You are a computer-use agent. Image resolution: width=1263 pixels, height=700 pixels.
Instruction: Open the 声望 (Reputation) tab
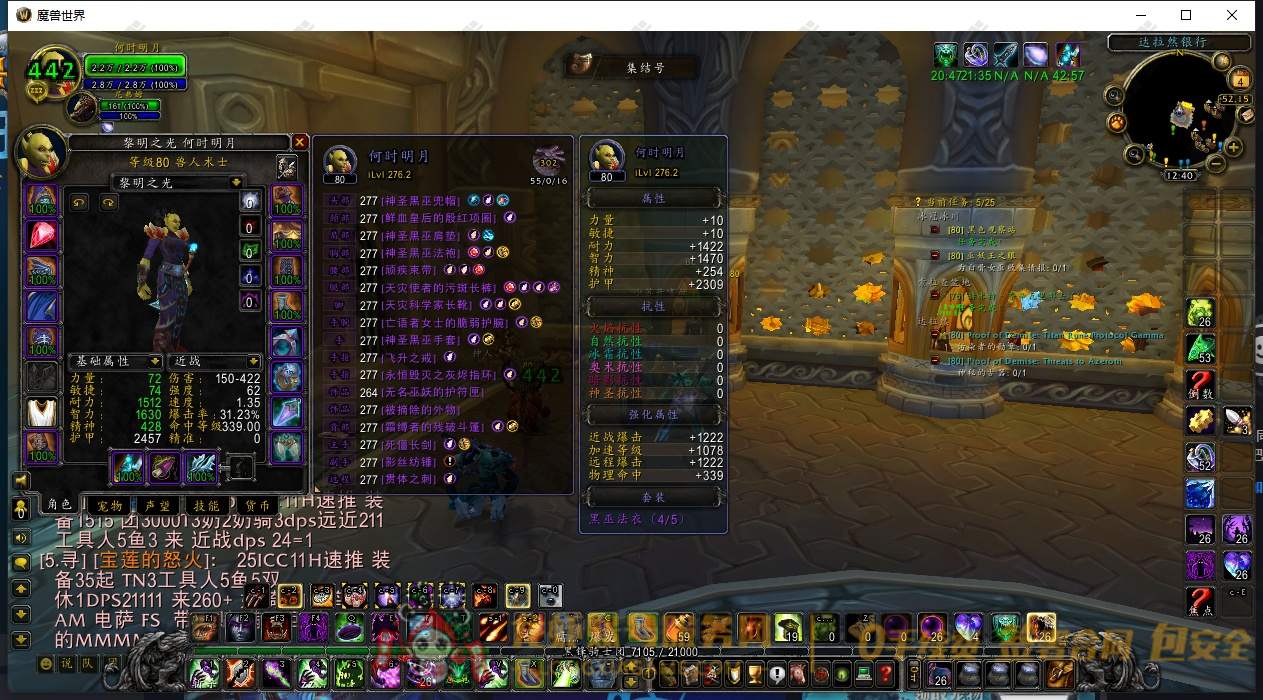(x=157, y=506)
